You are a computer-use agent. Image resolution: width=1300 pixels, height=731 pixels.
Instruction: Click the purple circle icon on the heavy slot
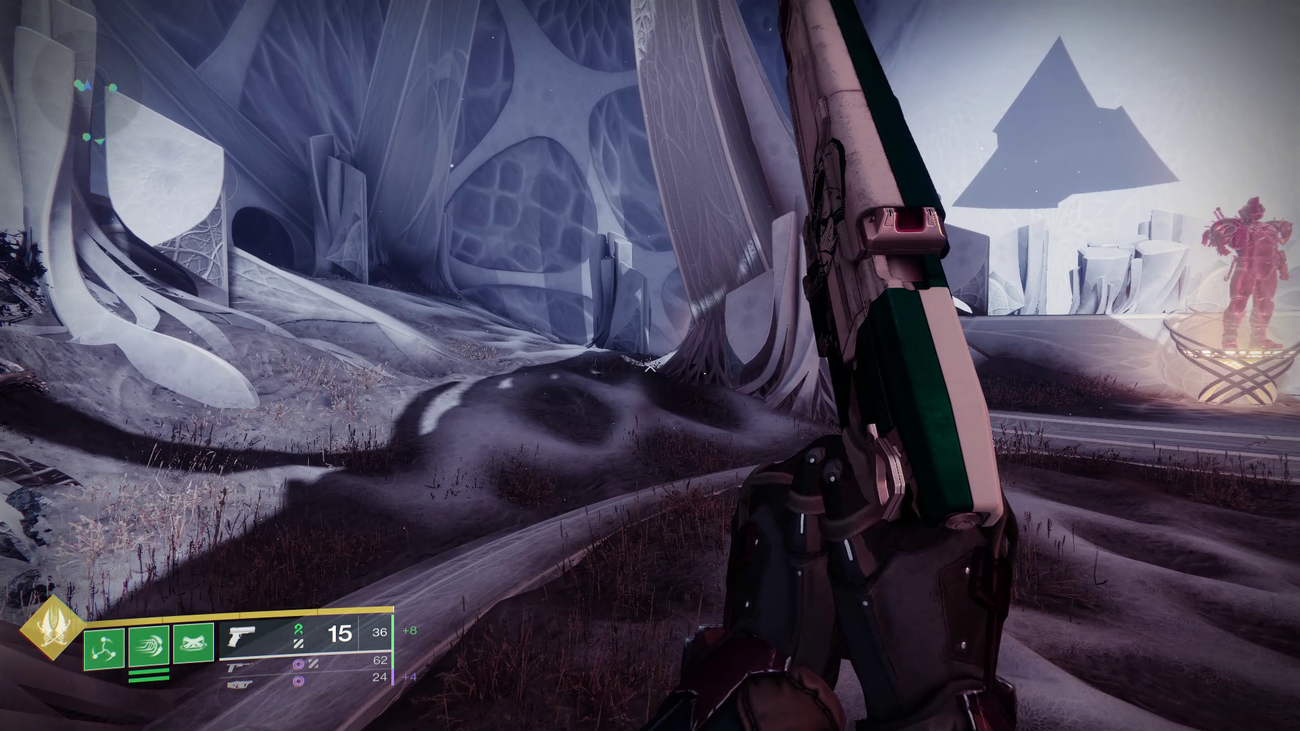pos(299,681)
